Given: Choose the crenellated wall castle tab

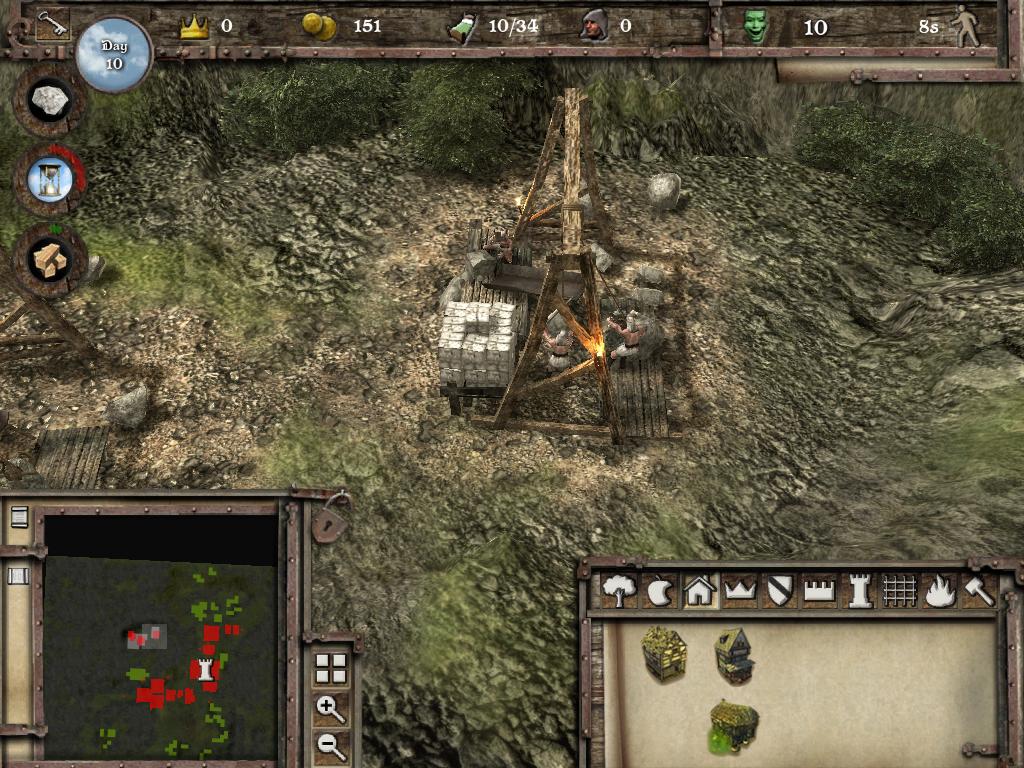Looking at the screenshot, I should 819,591.
